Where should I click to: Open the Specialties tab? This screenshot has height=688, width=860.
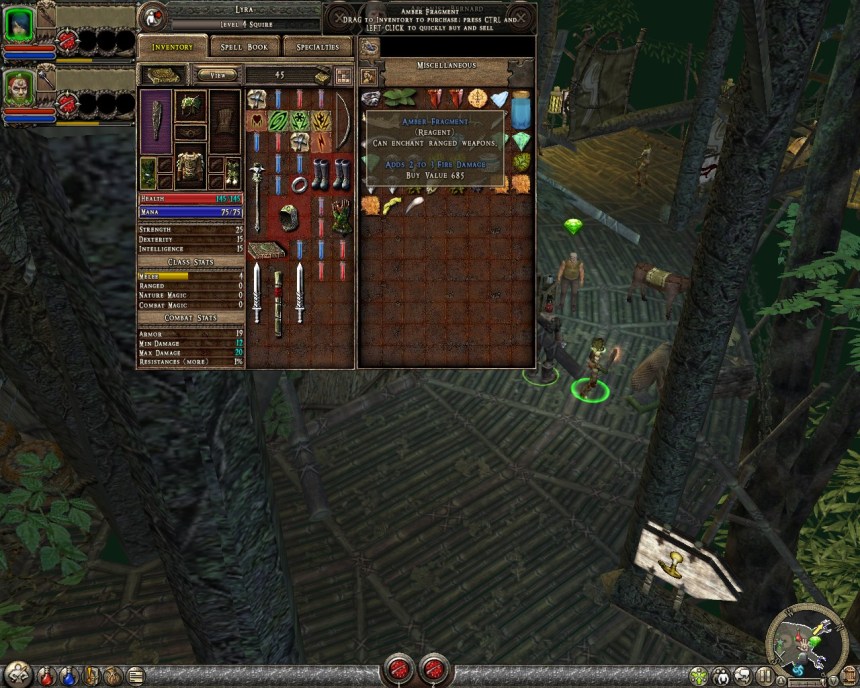pyautogui.click(x=318, y=47)
